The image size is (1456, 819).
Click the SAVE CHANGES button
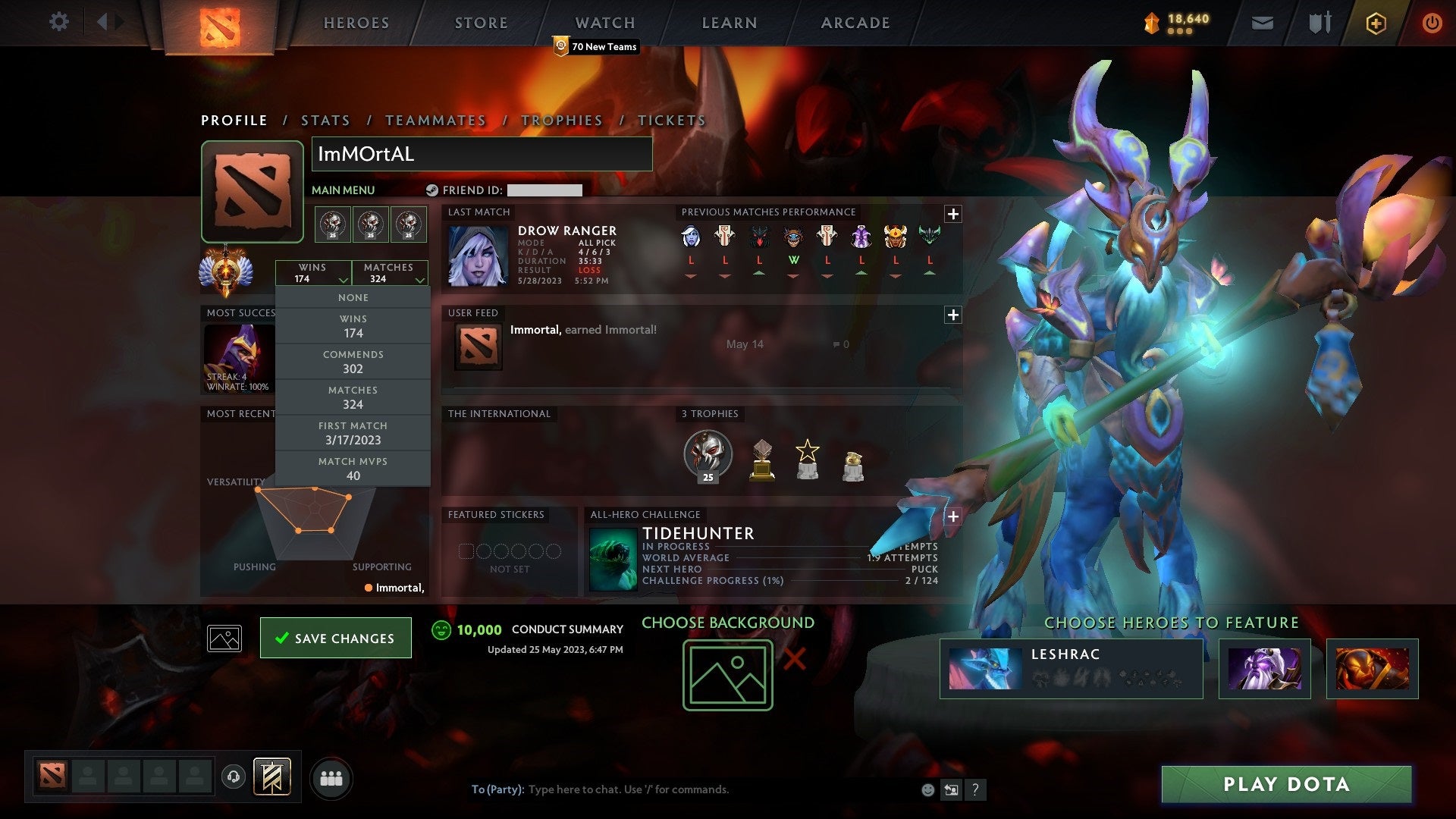click(335, 638)
